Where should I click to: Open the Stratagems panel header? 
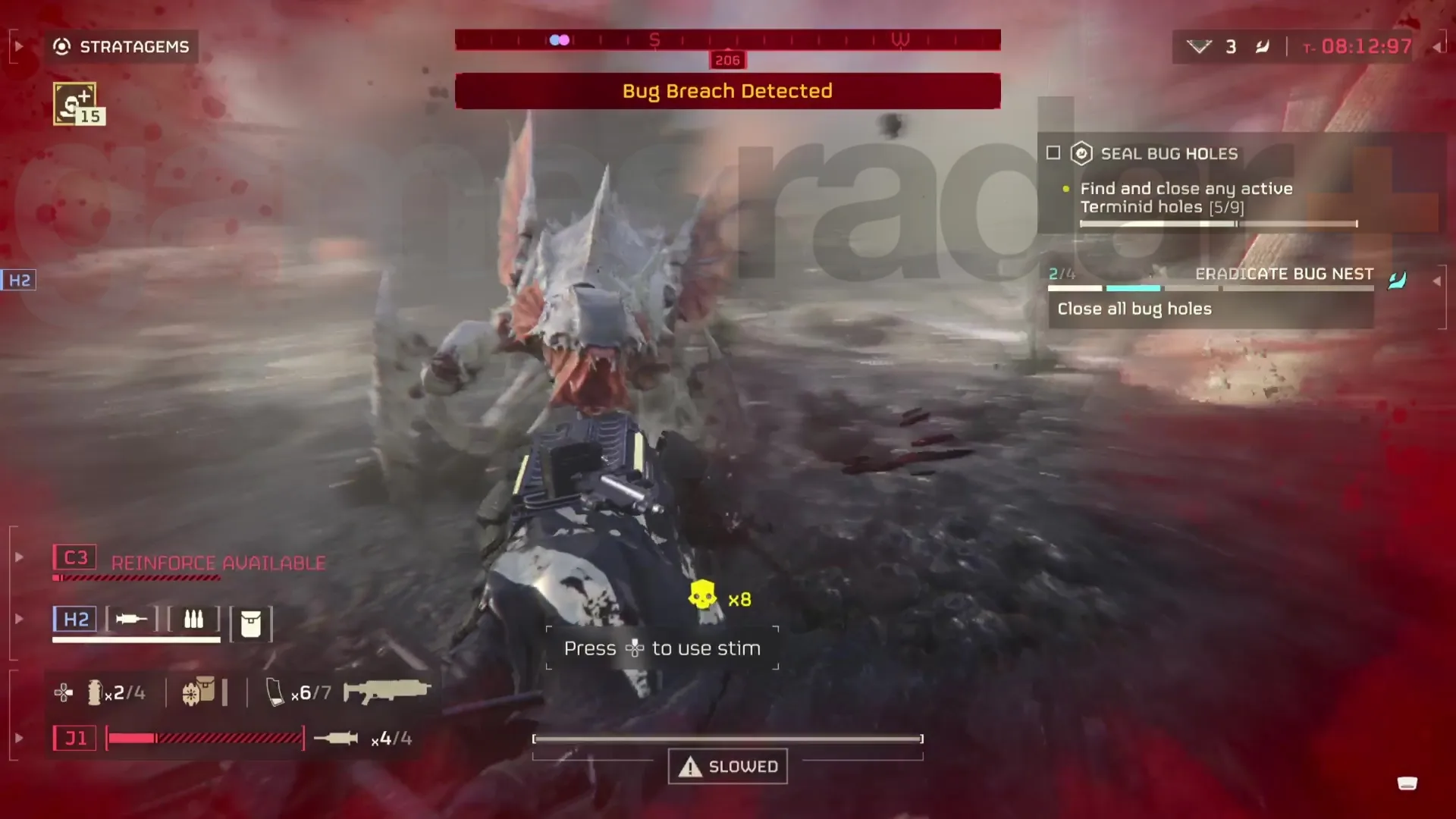click(121, 47)
